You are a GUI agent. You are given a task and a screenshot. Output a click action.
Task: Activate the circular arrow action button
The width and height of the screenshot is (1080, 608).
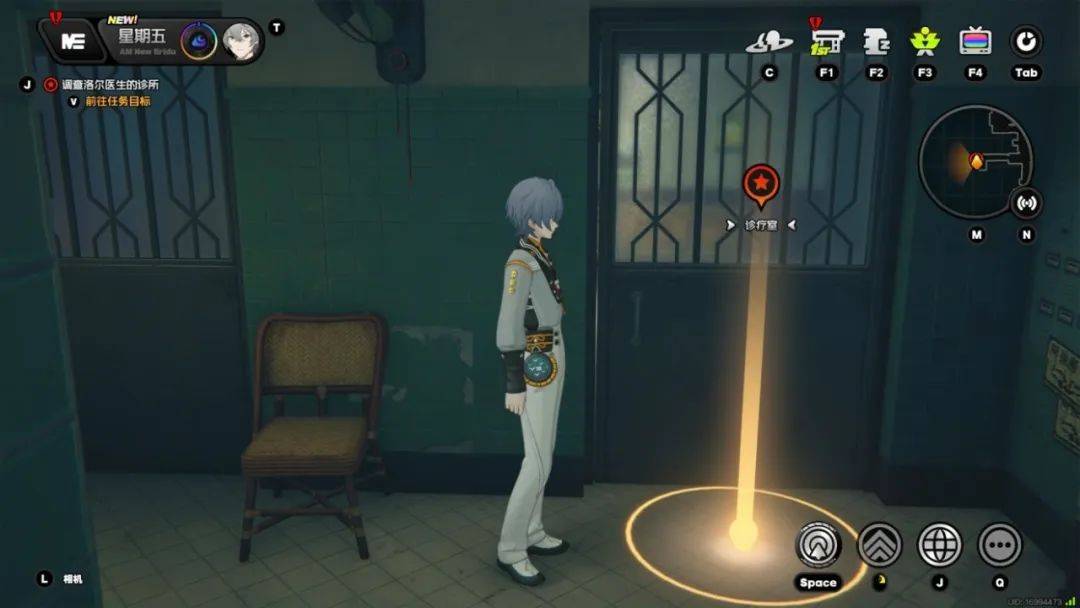pos(818,545)
